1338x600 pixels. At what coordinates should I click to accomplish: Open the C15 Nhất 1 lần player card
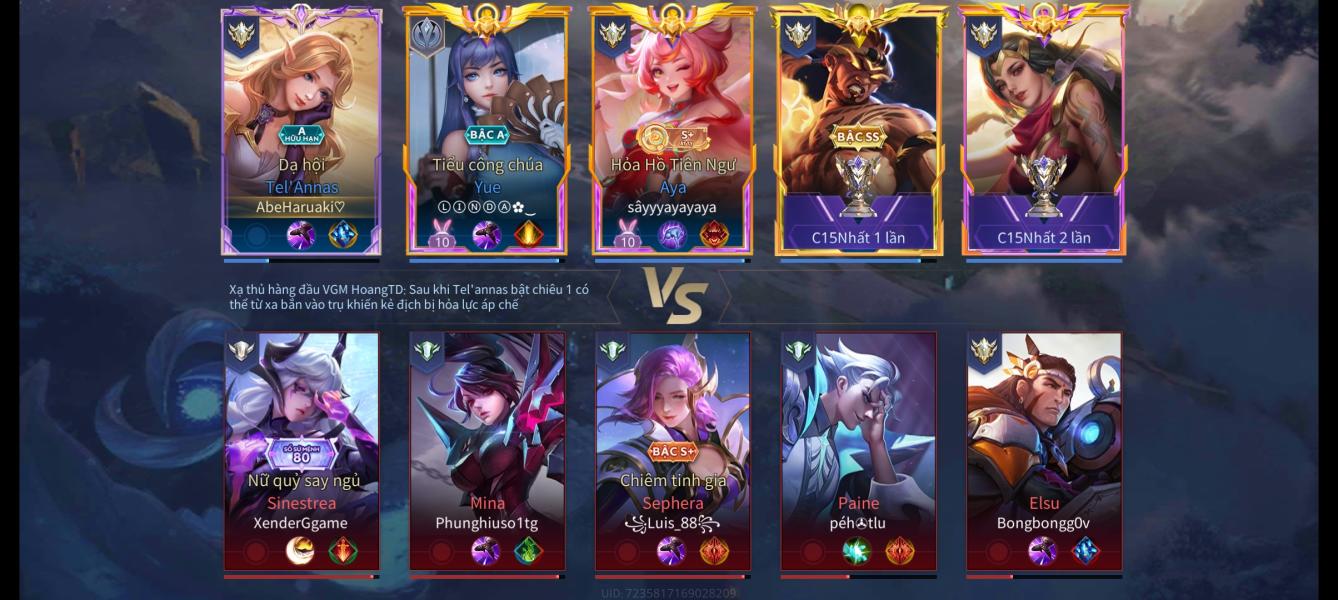pyautogui.click(x=859, y=130)
